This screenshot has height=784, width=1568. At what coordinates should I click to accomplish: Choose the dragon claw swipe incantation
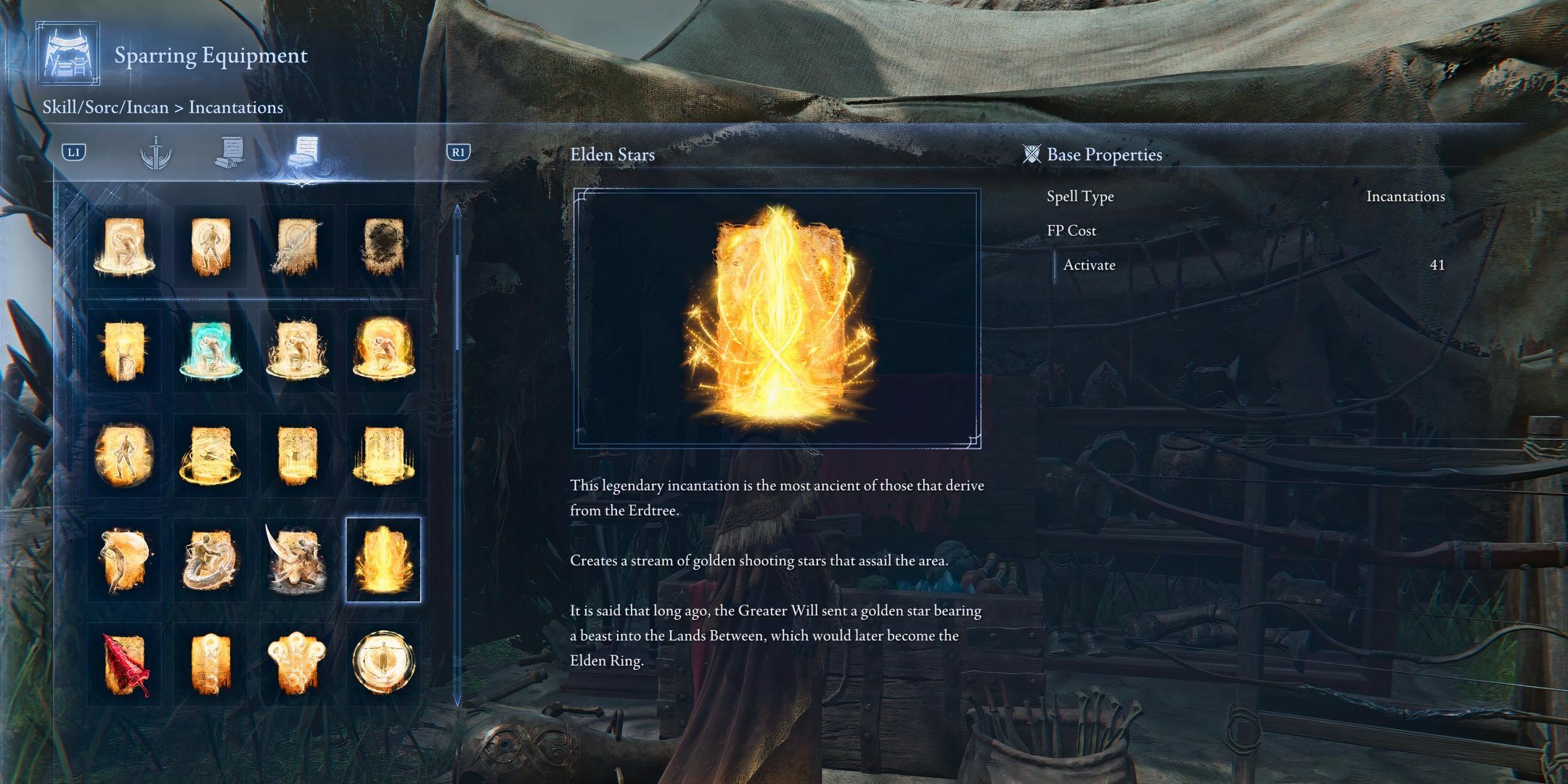coord(296,560)
